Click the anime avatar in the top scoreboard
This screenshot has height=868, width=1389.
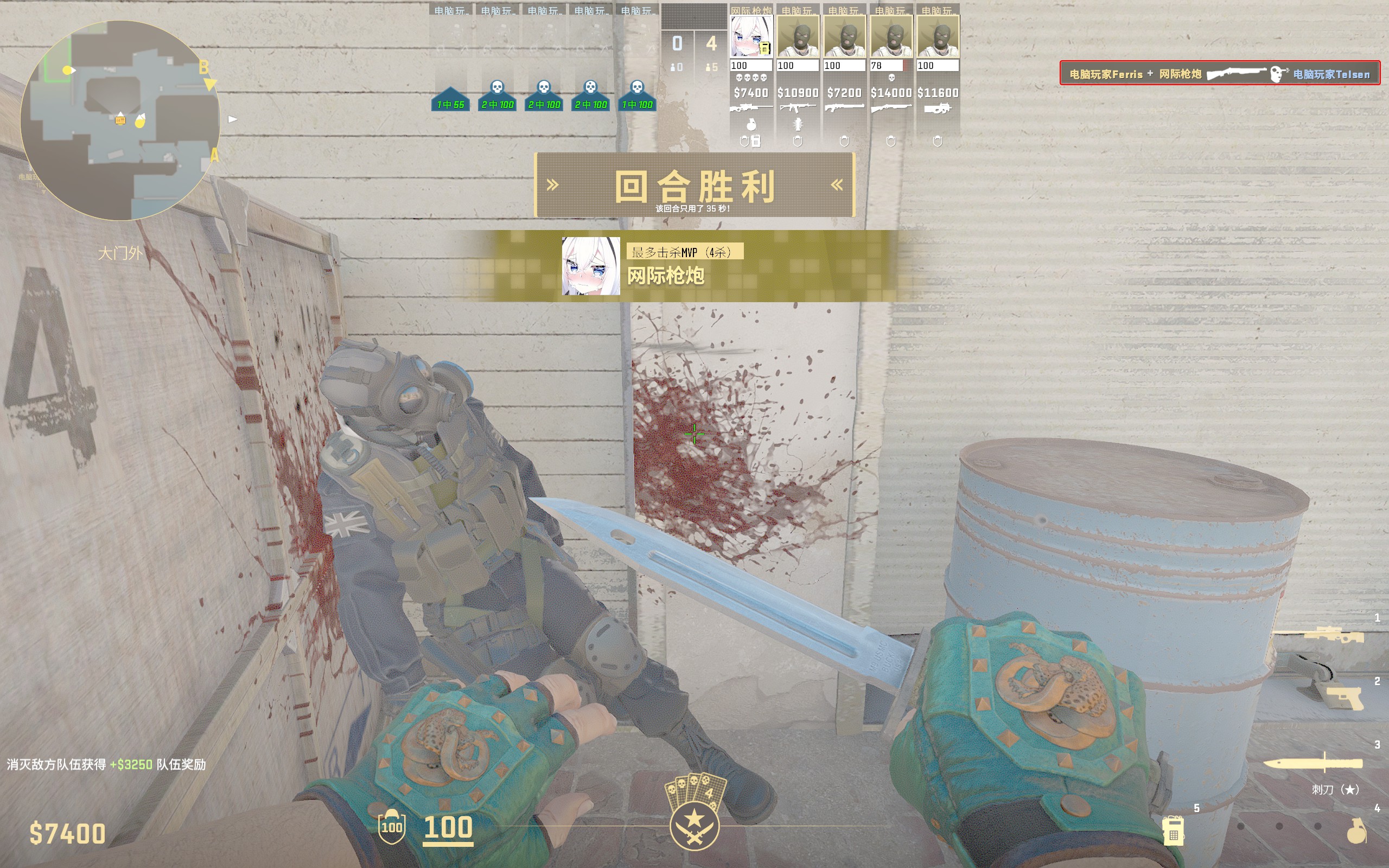751,36
